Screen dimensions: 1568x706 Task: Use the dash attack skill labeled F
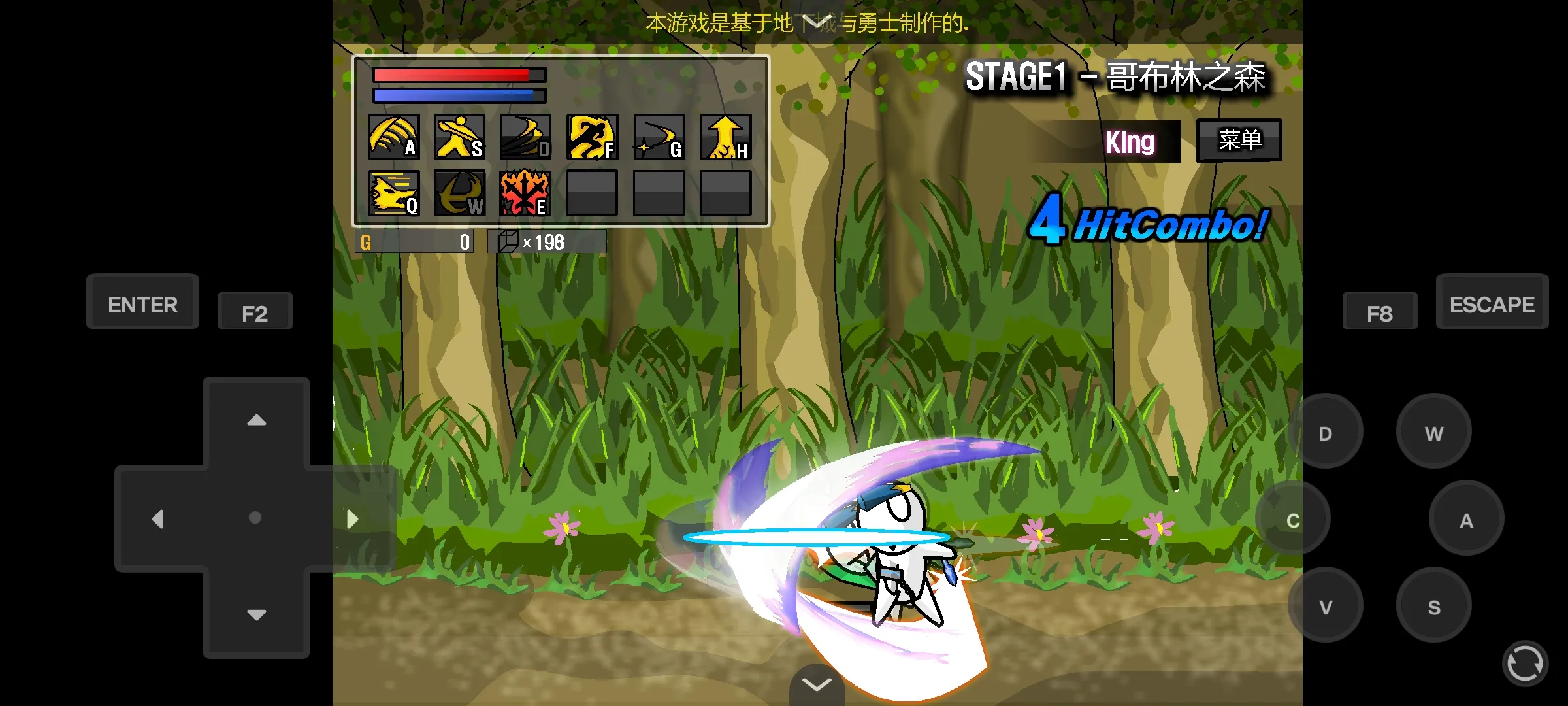(x=591, y=137)
